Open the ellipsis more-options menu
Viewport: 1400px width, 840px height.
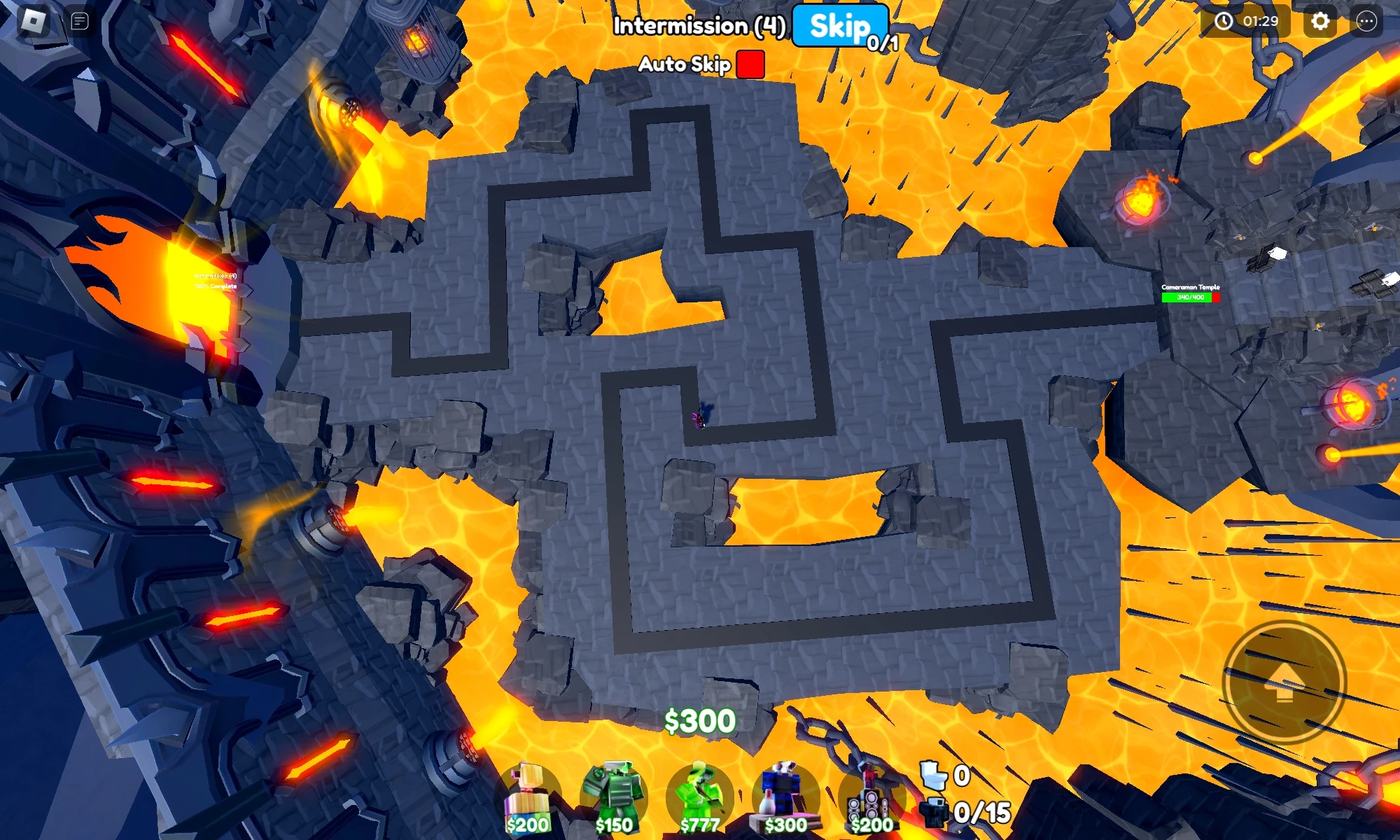point(1367,21)
